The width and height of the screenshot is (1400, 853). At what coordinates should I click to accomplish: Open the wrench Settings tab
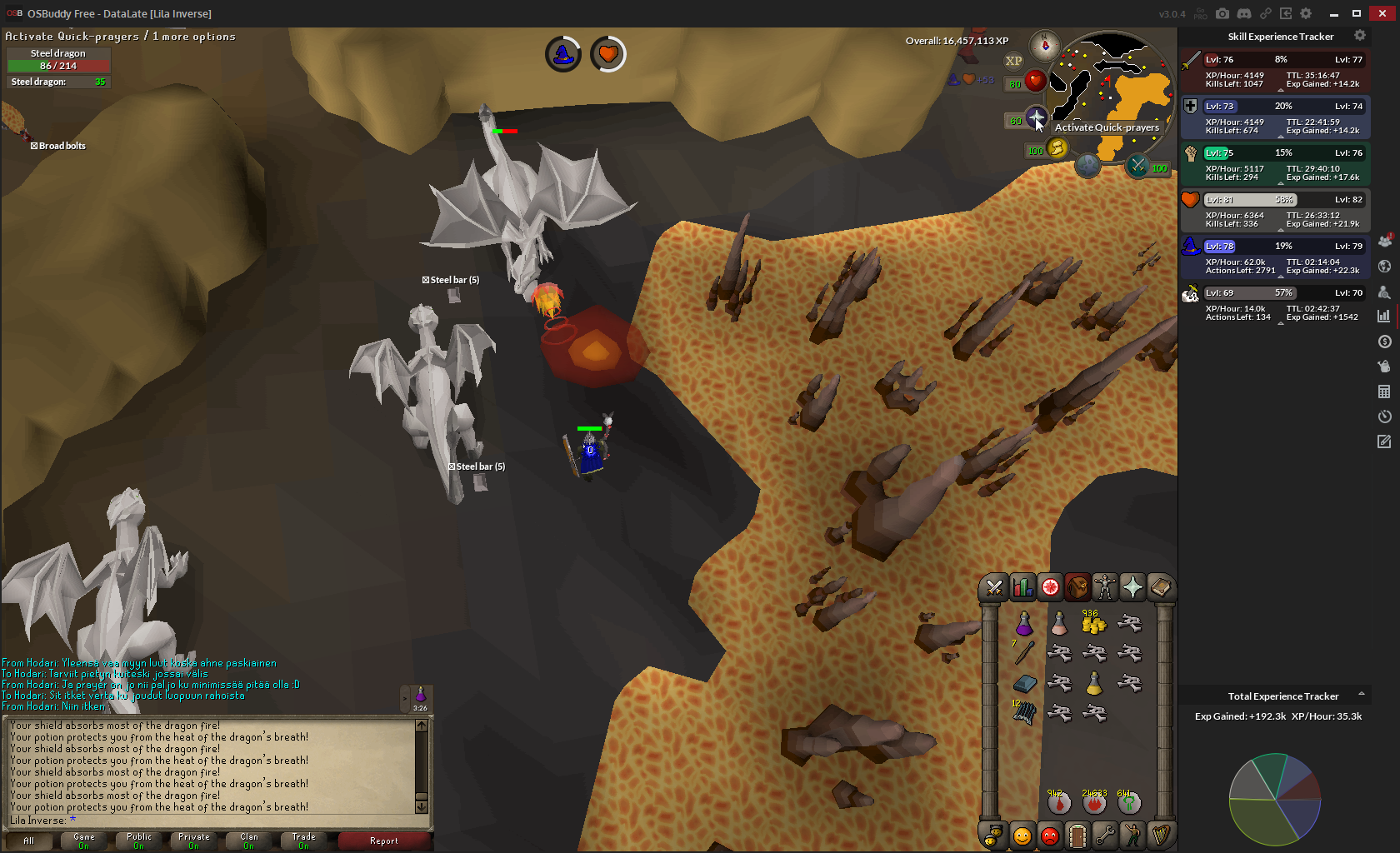tap(1105, 835)
